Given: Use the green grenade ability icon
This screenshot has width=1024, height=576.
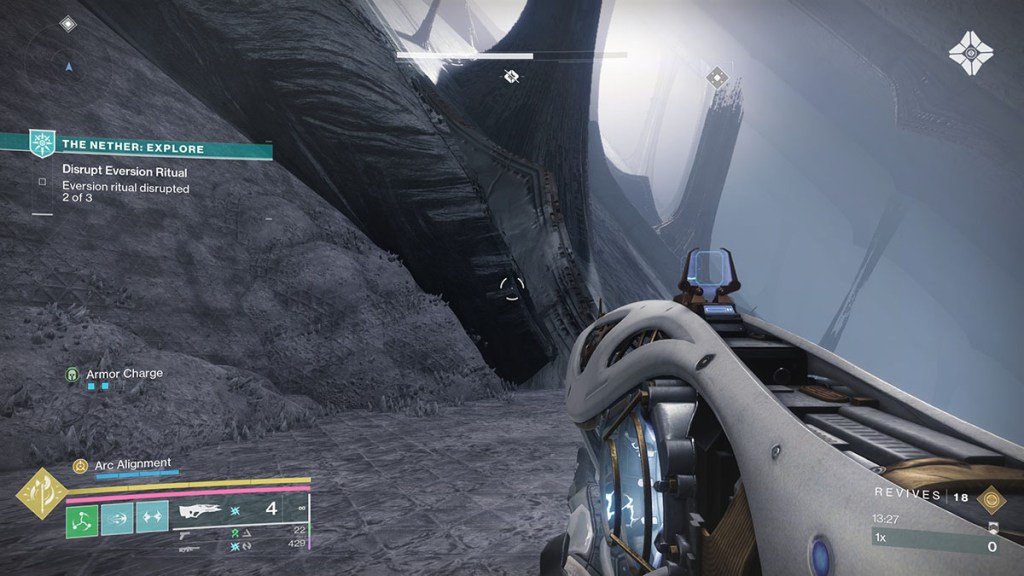Looking at the screenshot, I should (x=82, y=520).
